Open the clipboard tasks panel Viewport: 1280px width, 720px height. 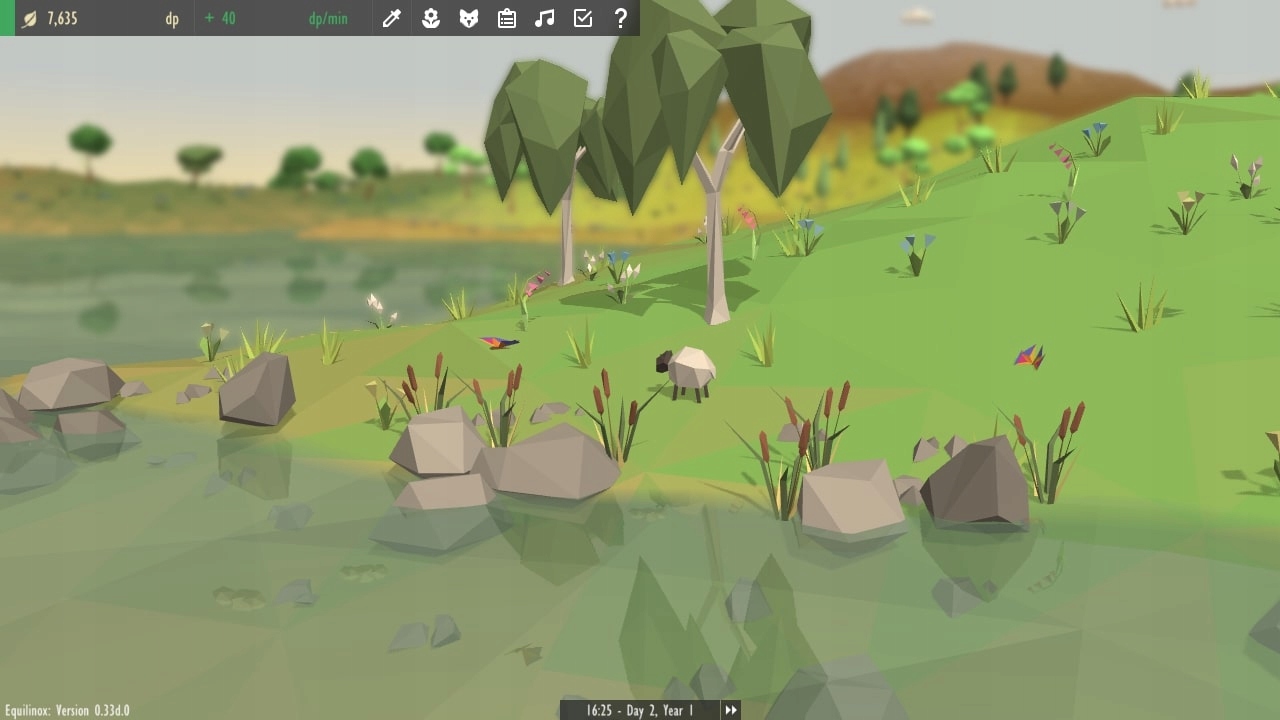click(x=506, y=17)
